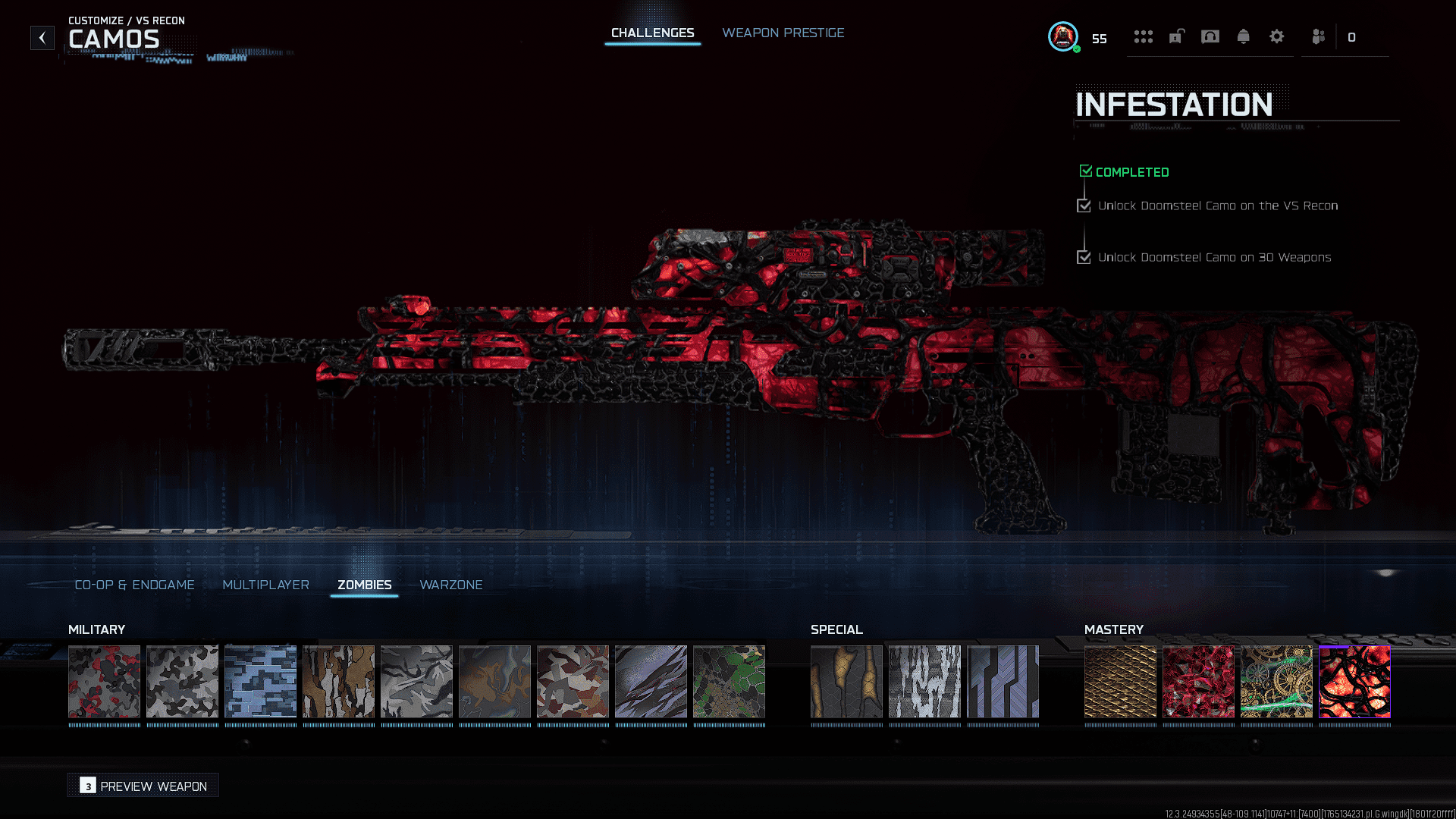Click the player profile avatar

[x=1063, y=36]
